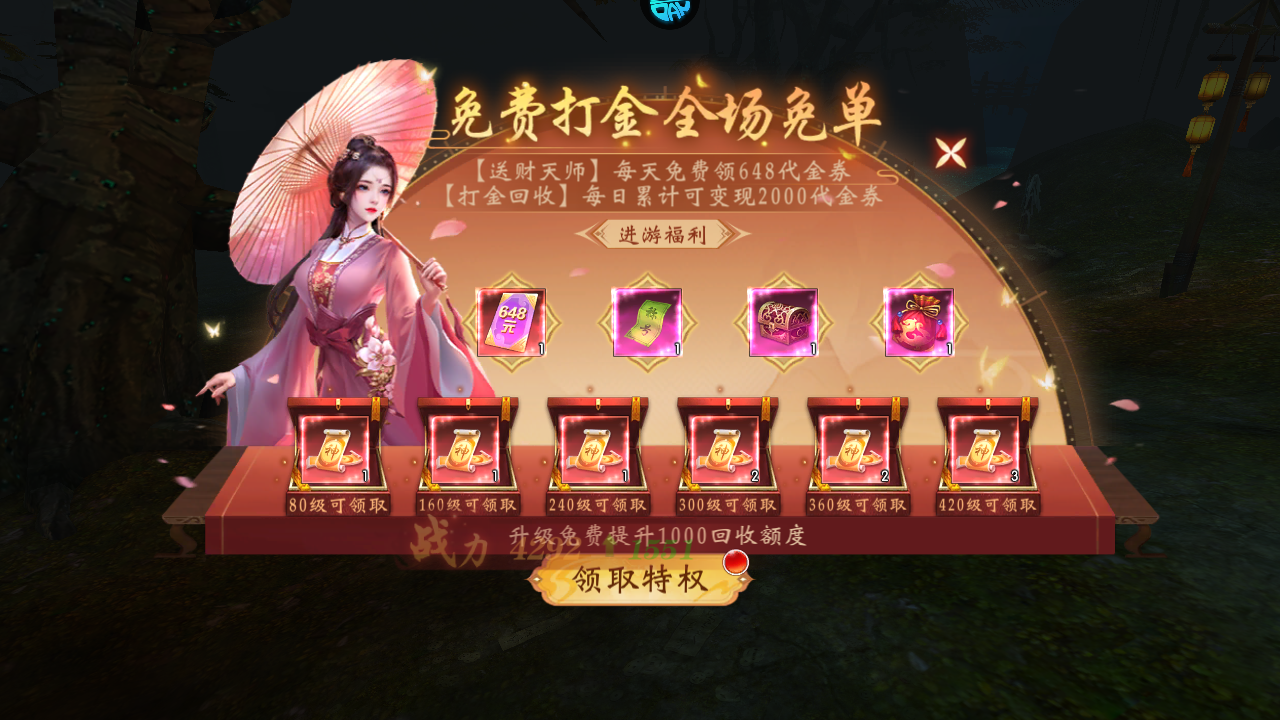Select the 免费打金全场免单 title banner
Viewport: 1280px width, 720px height.
[x=664, y=112]
